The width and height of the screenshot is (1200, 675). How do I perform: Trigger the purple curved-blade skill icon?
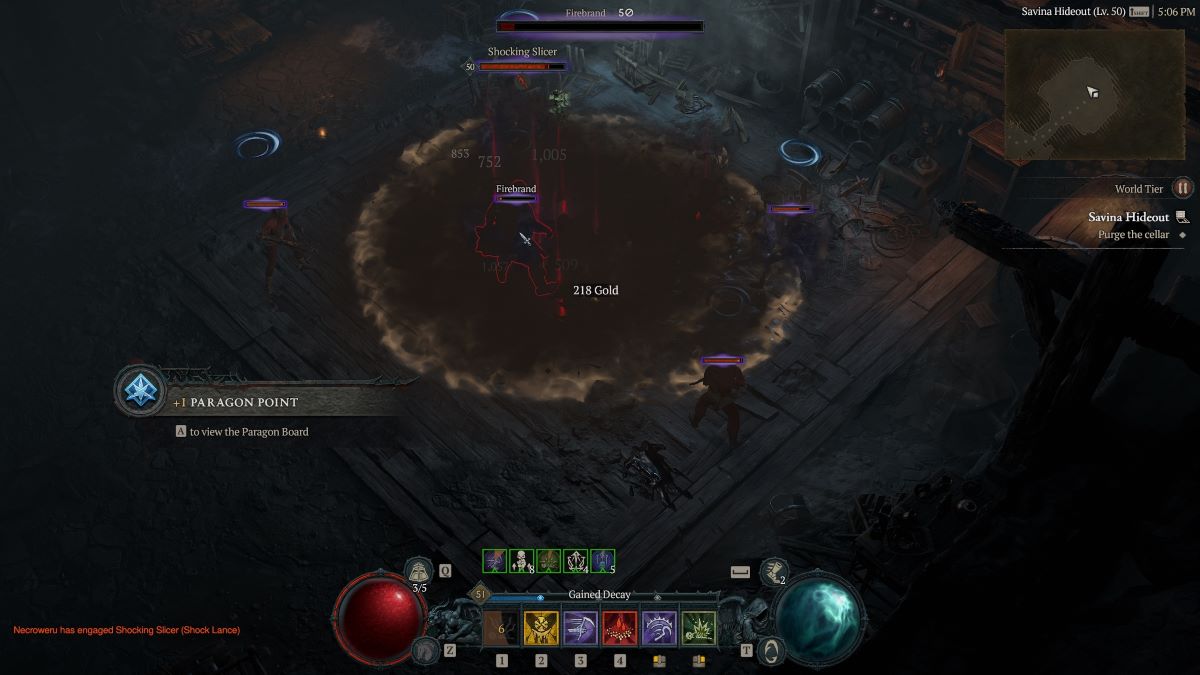[659, 629]
